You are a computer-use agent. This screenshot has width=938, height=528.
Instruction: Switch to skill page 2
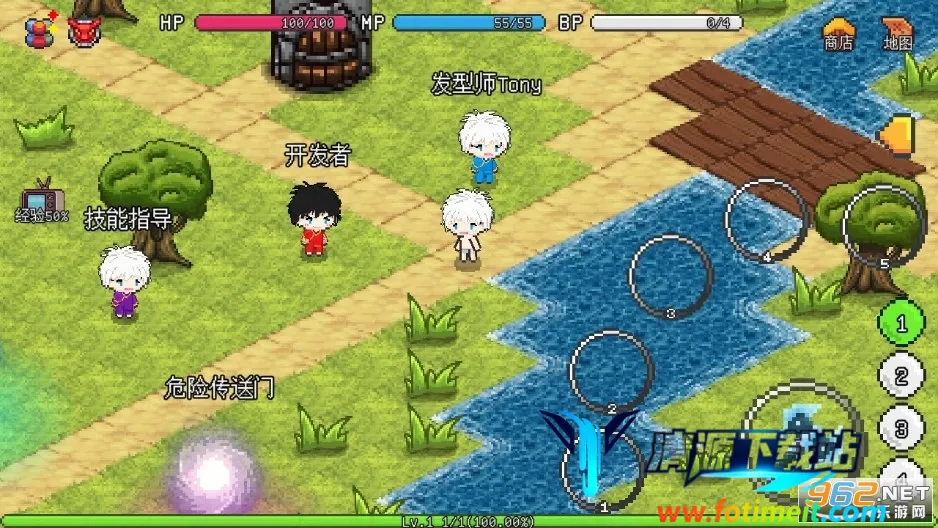(900, 376)
